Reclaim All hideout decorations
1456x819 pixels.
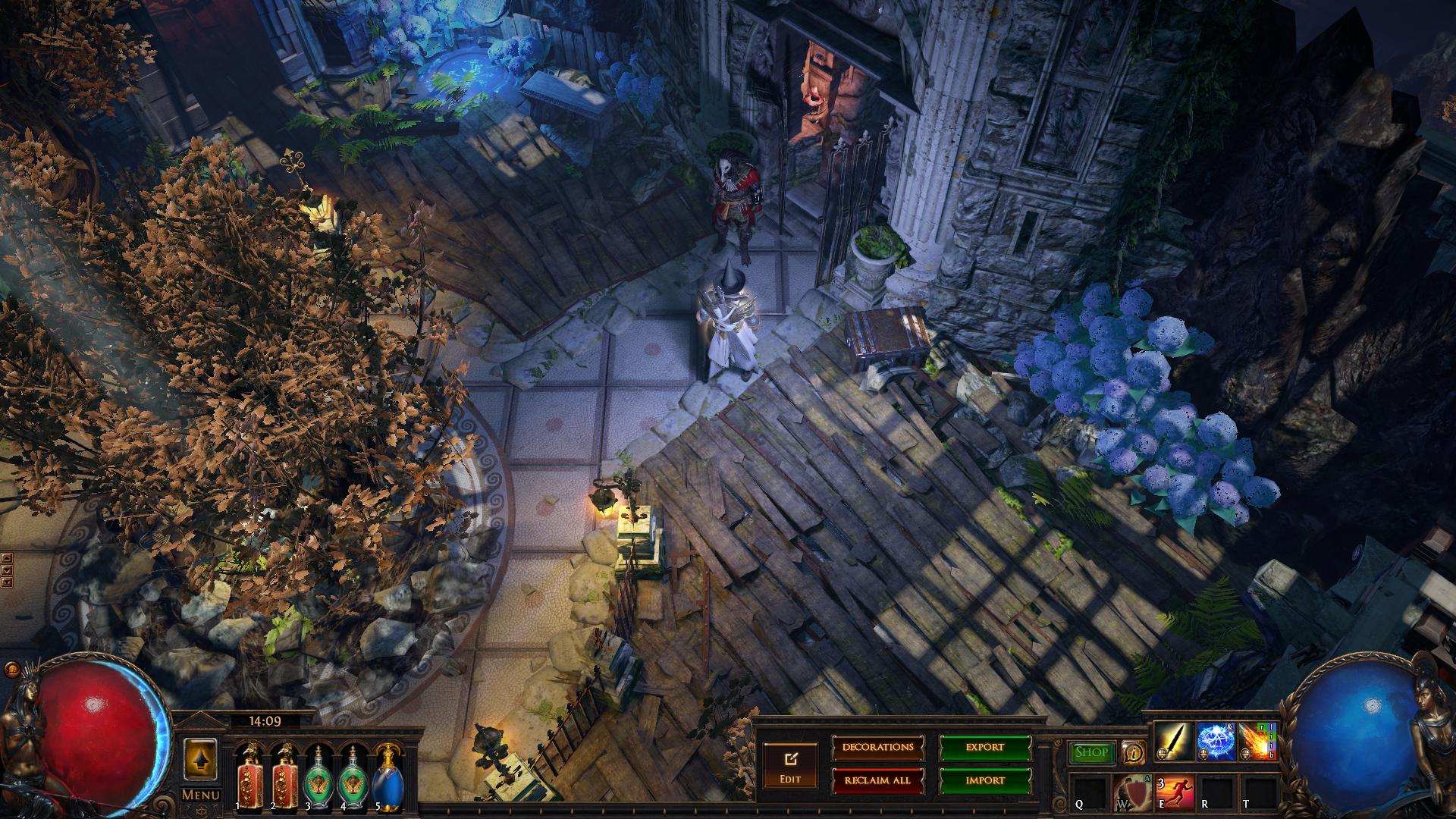click(877, 780)
